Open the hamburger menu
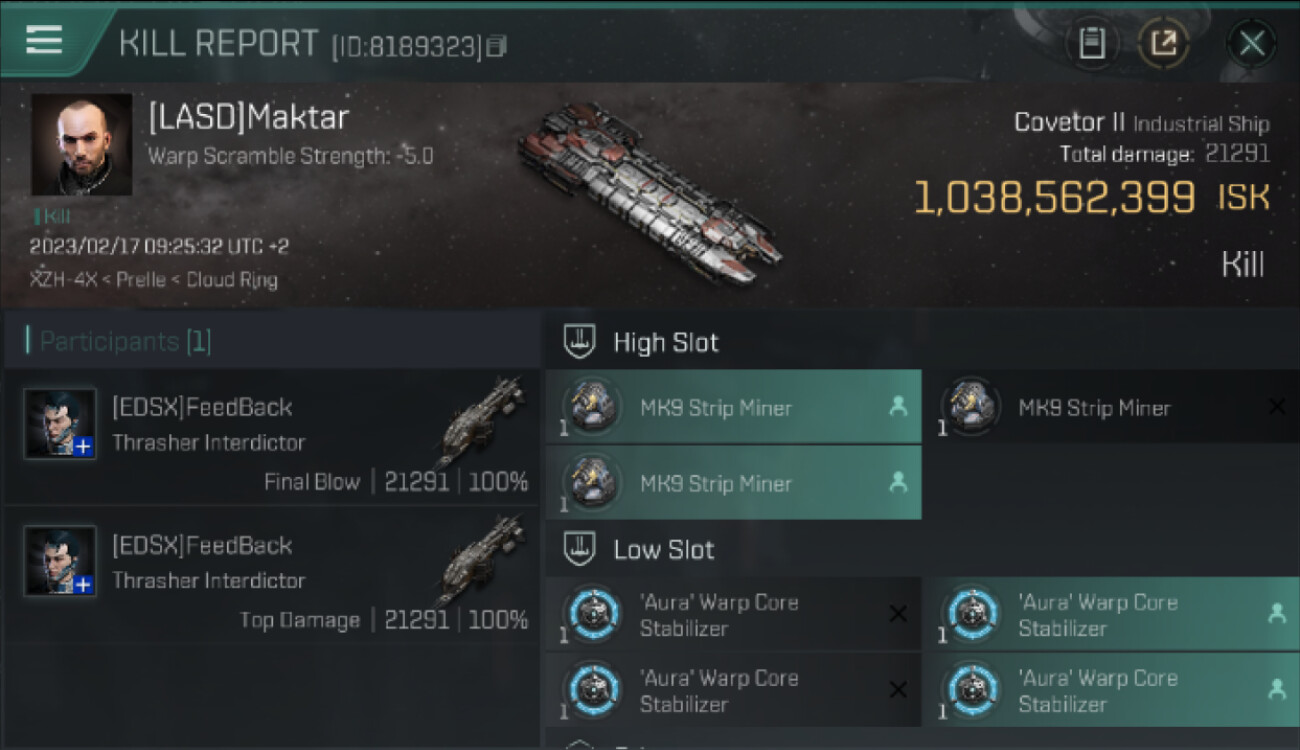The image size is (1300, 750). [x=44, y=40]
